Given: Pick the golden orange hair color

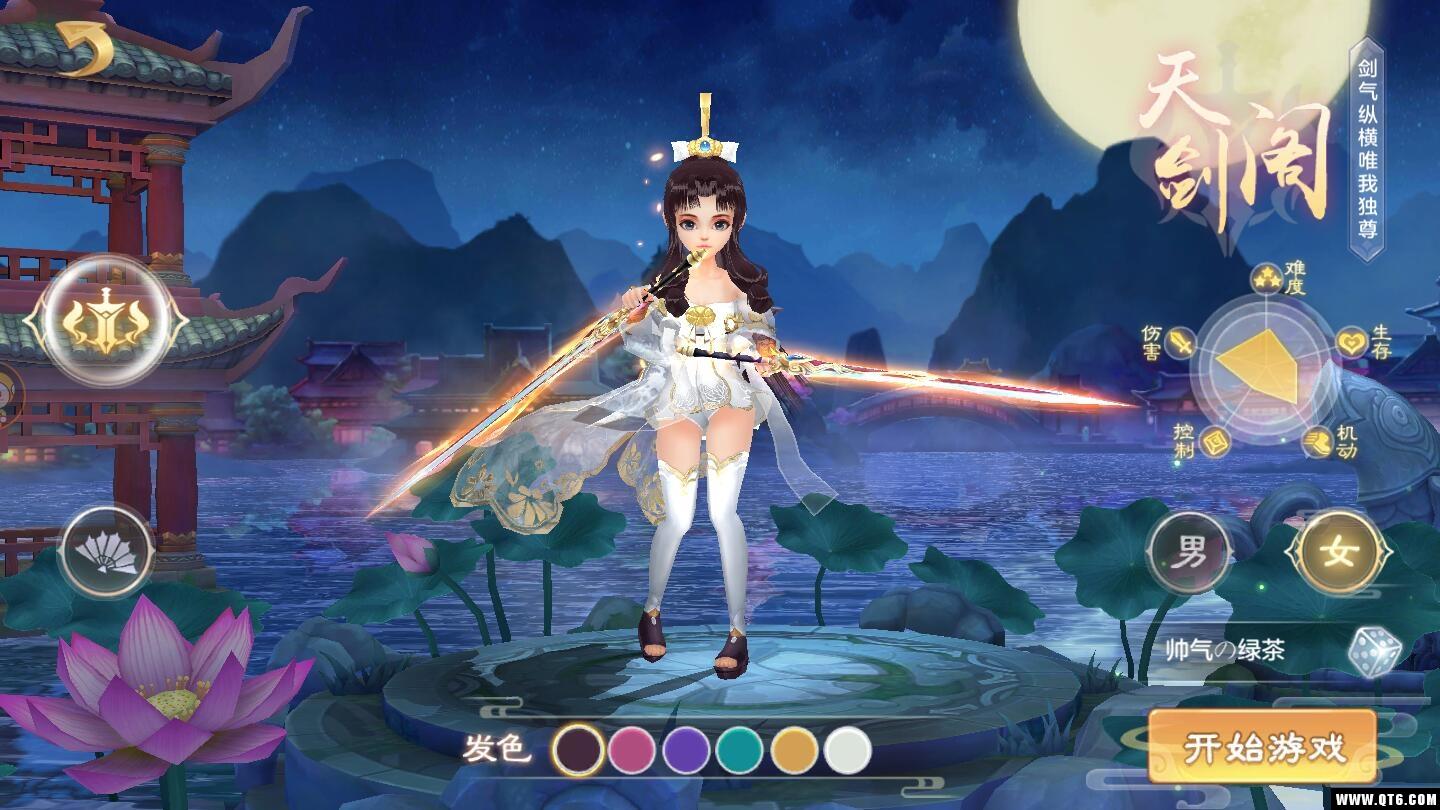Looking at the screenshot, I should pos(794,750).
